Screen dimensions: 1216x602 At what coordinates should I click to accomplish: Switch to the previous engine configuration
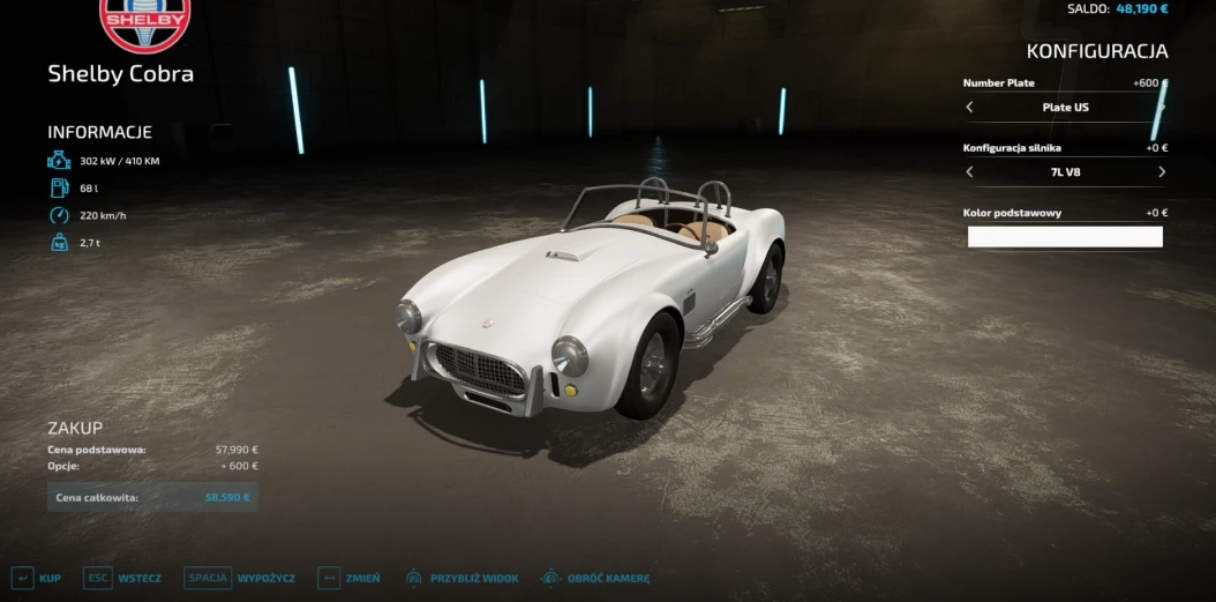969,172
